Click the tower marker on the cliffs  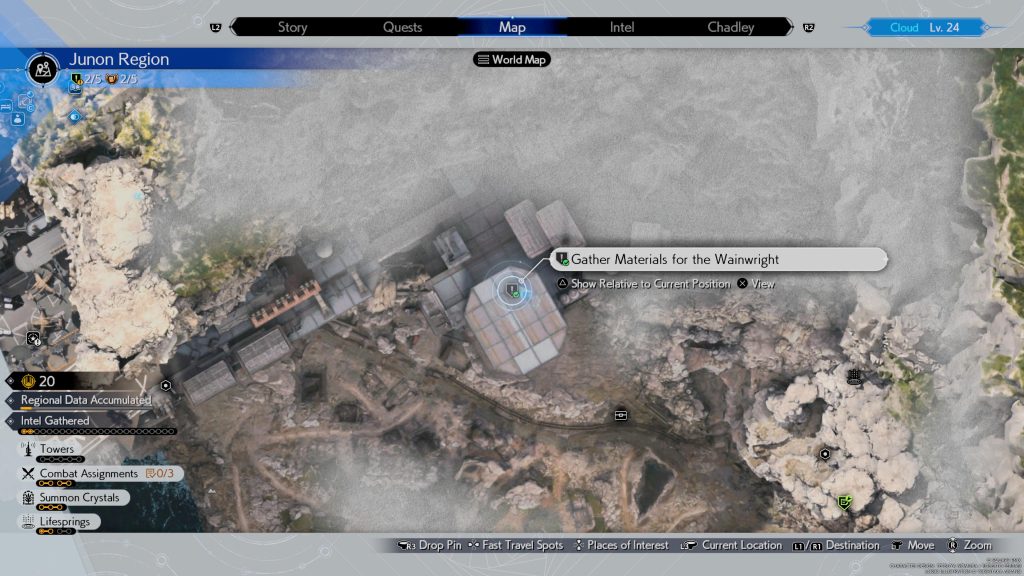pos(854,377)
